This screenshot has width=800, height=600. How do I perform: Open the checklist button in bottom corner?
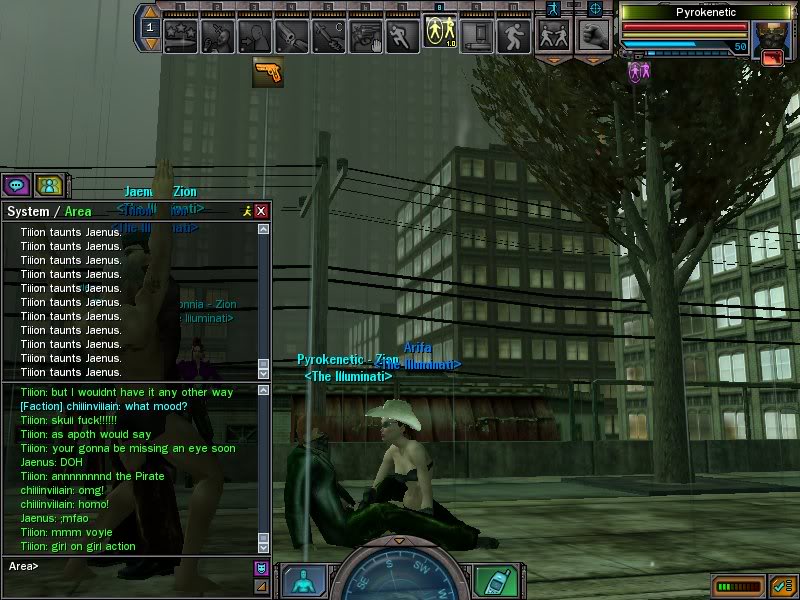pyautogui.click(x=782, y=585)
